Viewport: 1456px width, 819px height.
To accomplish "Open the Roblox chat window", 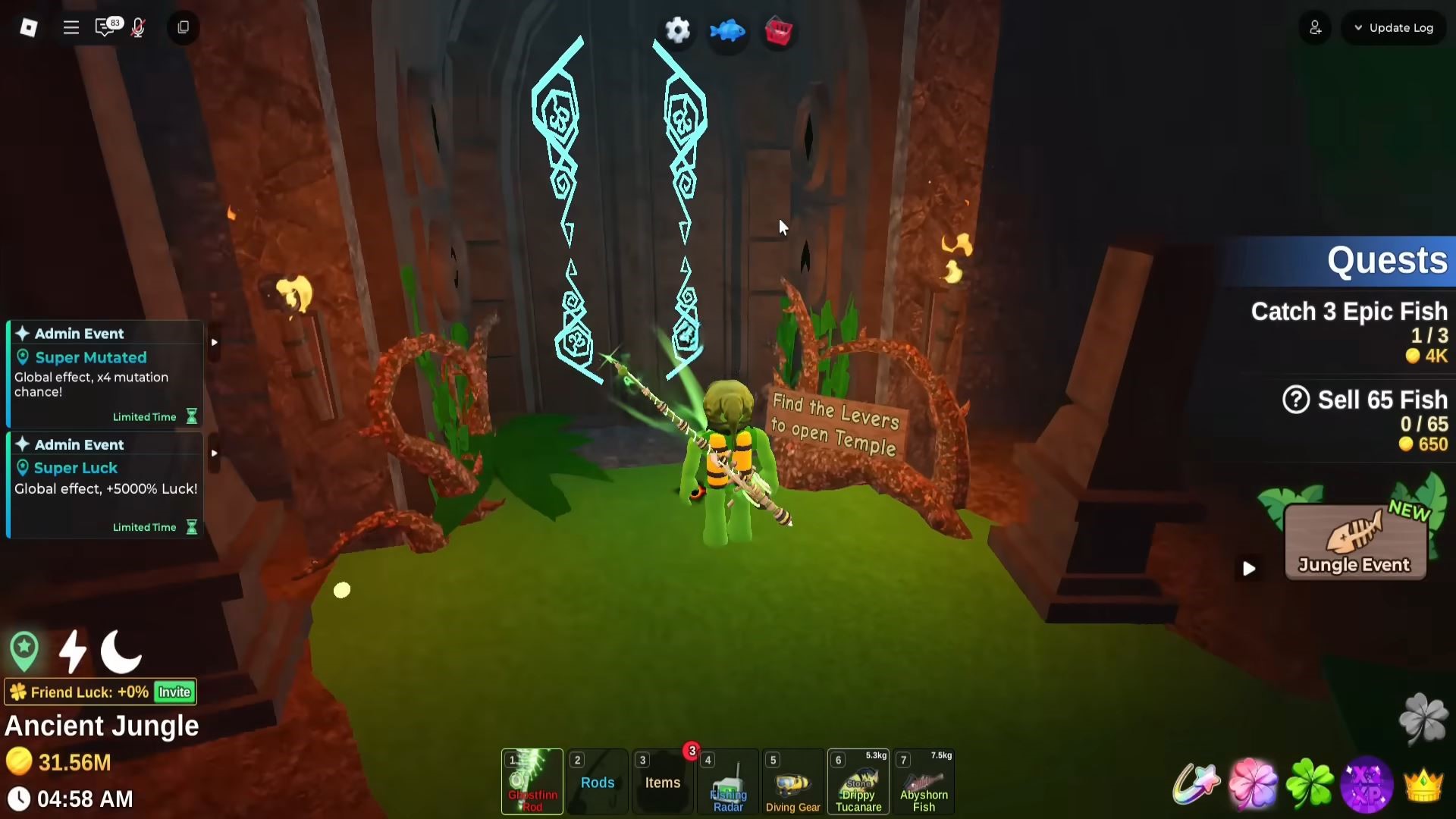I will [105, 28].
